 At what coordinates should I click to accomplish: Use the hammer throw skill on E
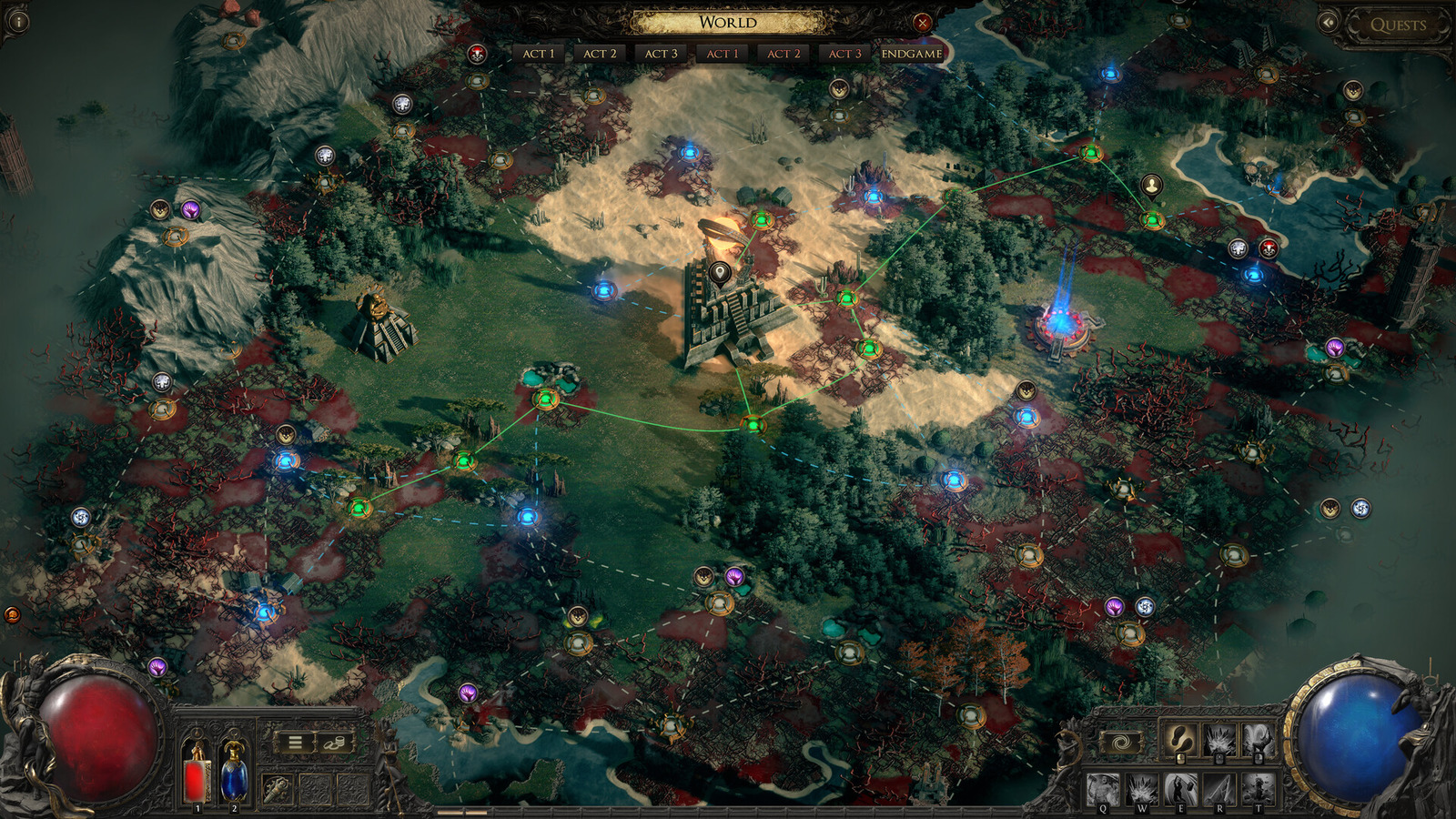tap(1180, 787)
